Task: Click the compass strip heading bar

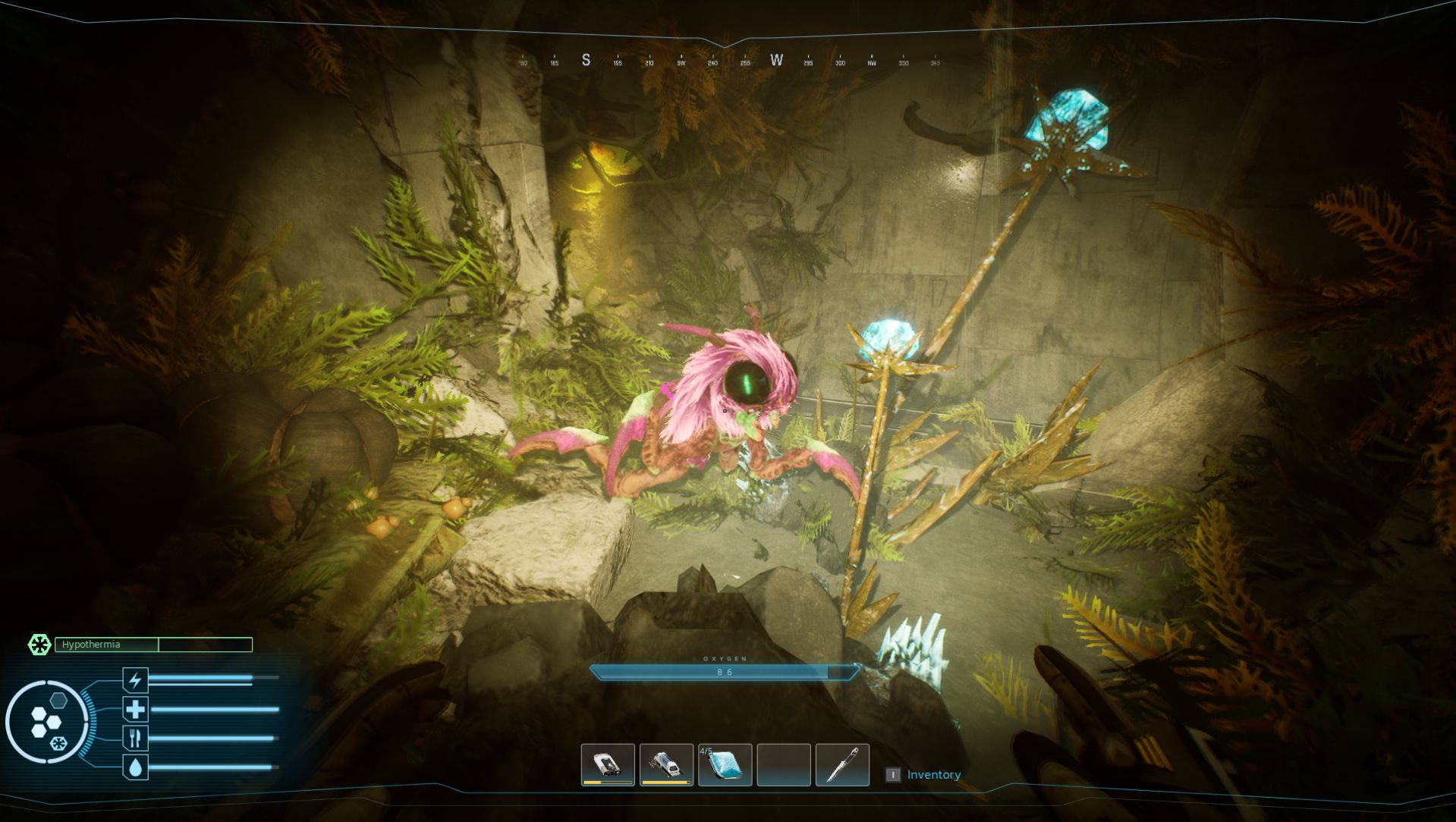Action: tap(728, 61)
